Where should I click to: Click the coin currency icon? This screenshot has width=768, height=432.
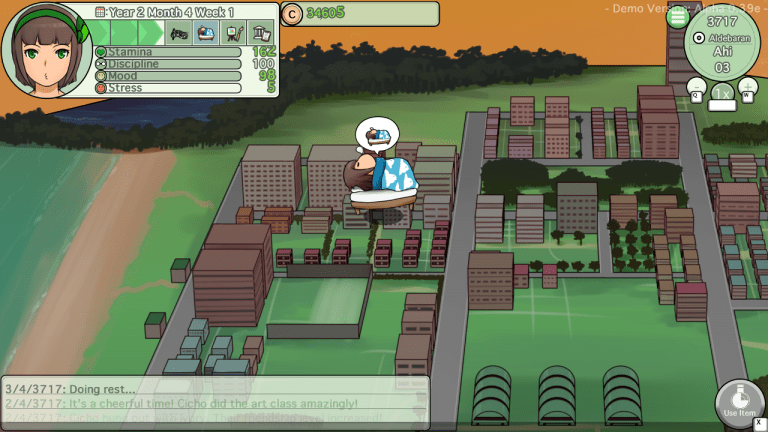pyautogui.click(x=292, y=13)
